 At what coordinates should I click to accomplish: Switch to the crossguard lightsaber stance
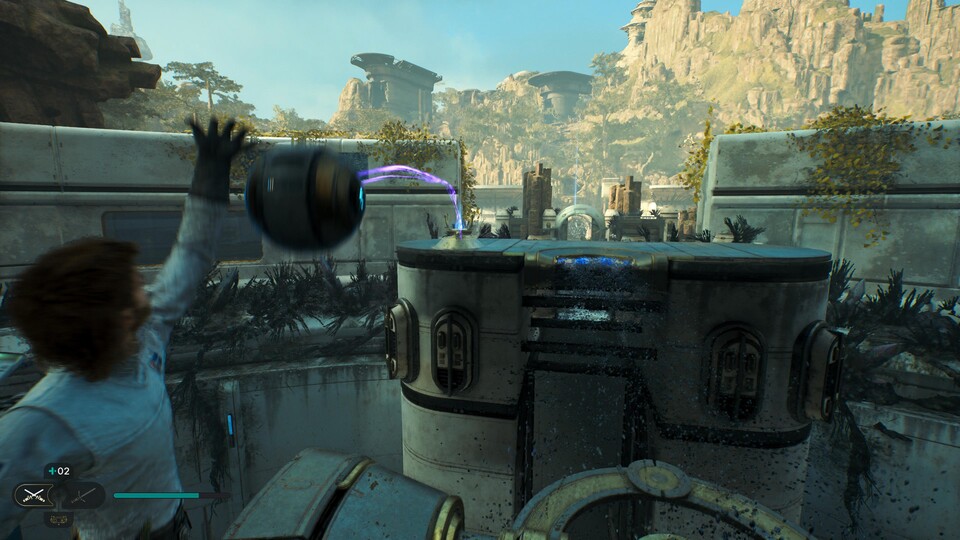[84, 495]
